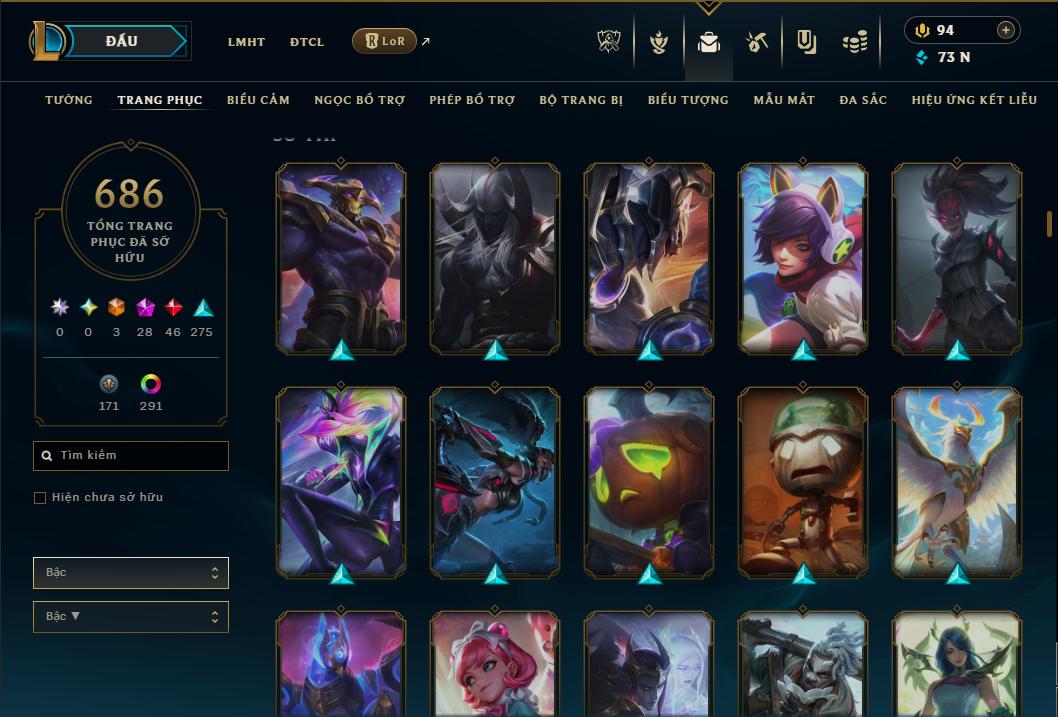1058x717 pixels.
Task: Open the LMHT menu
Action: pos(246,42)
